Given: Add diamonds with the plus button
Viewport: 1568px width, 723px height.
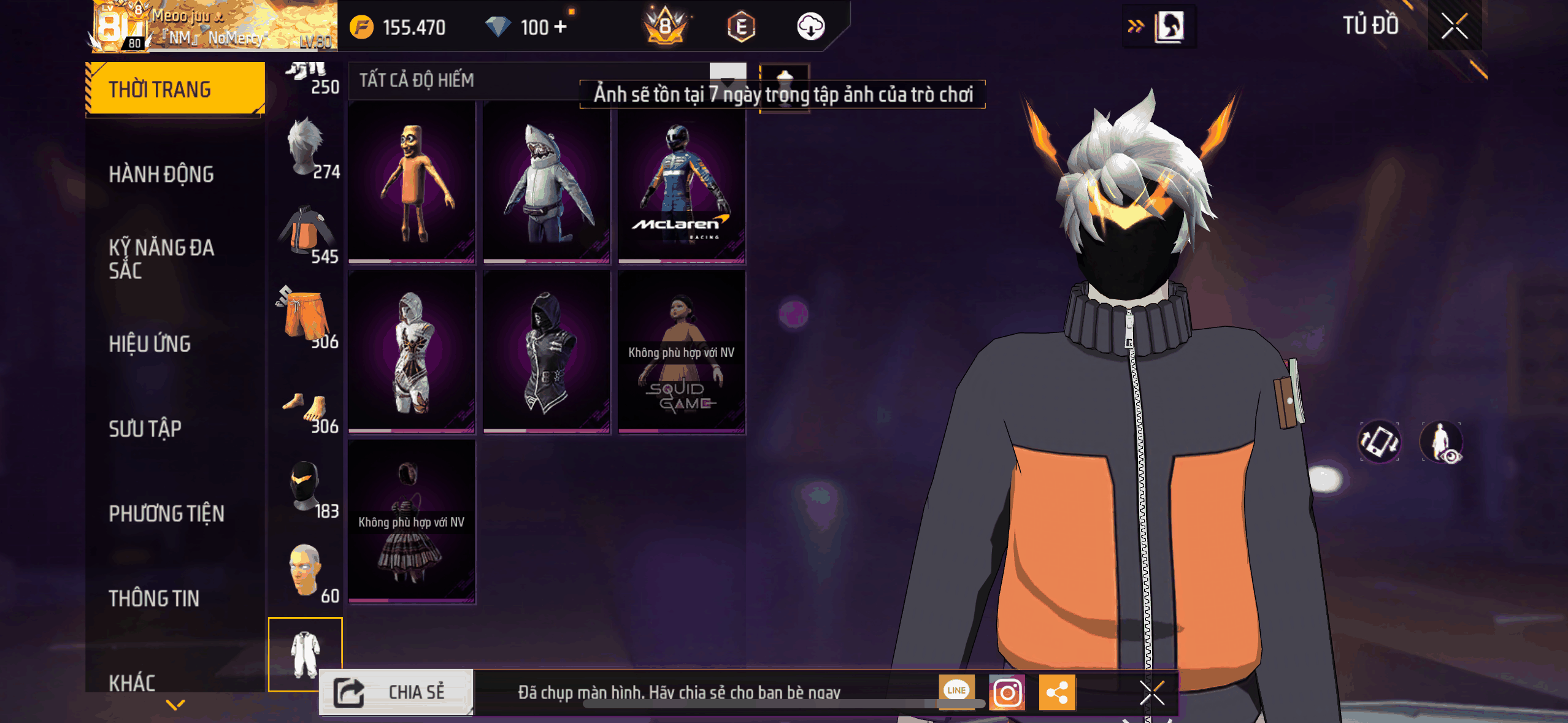Looking at the screenshot, I should pos(560,27).
